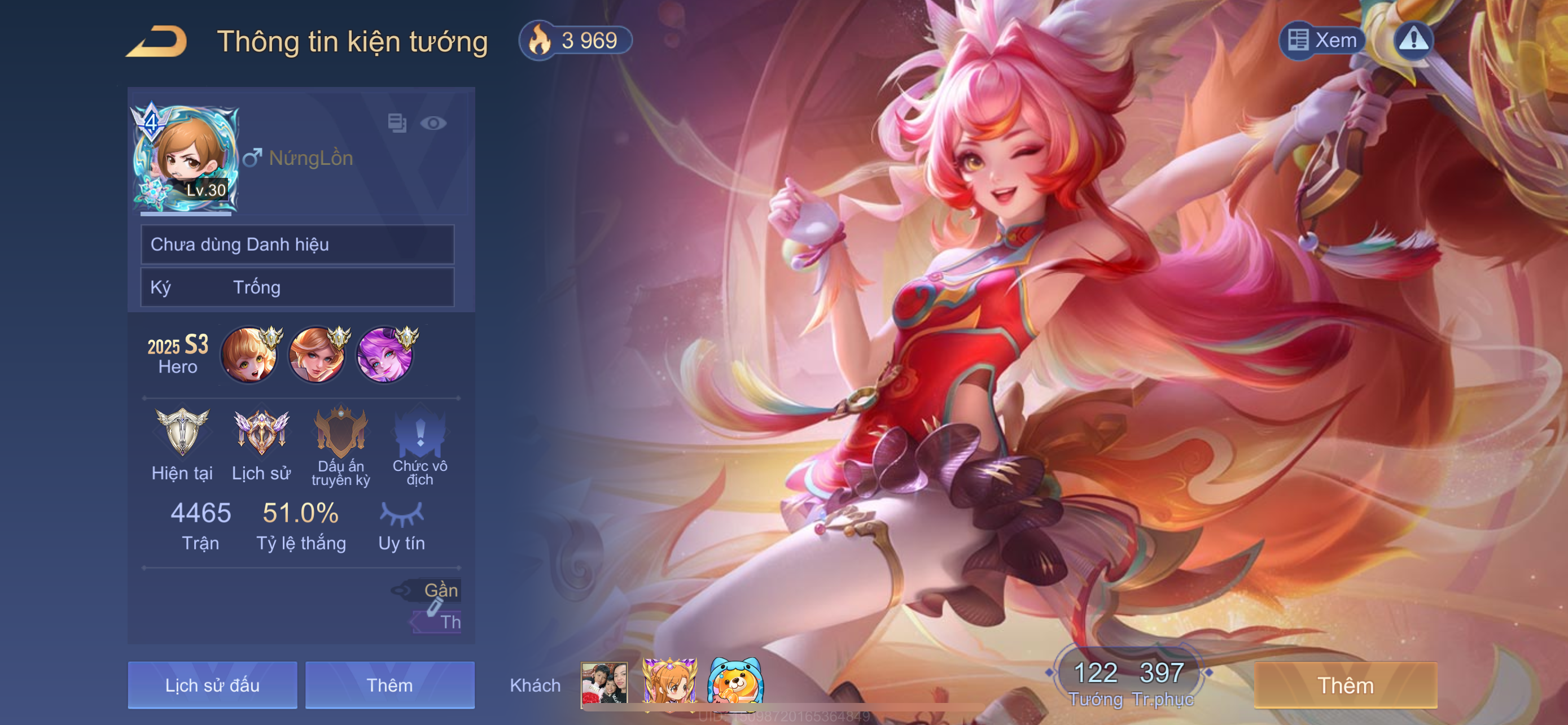The height and width of the screenshot is (725, 1568).
Task: Click the blue Thêm button
Action: point(389,685)
